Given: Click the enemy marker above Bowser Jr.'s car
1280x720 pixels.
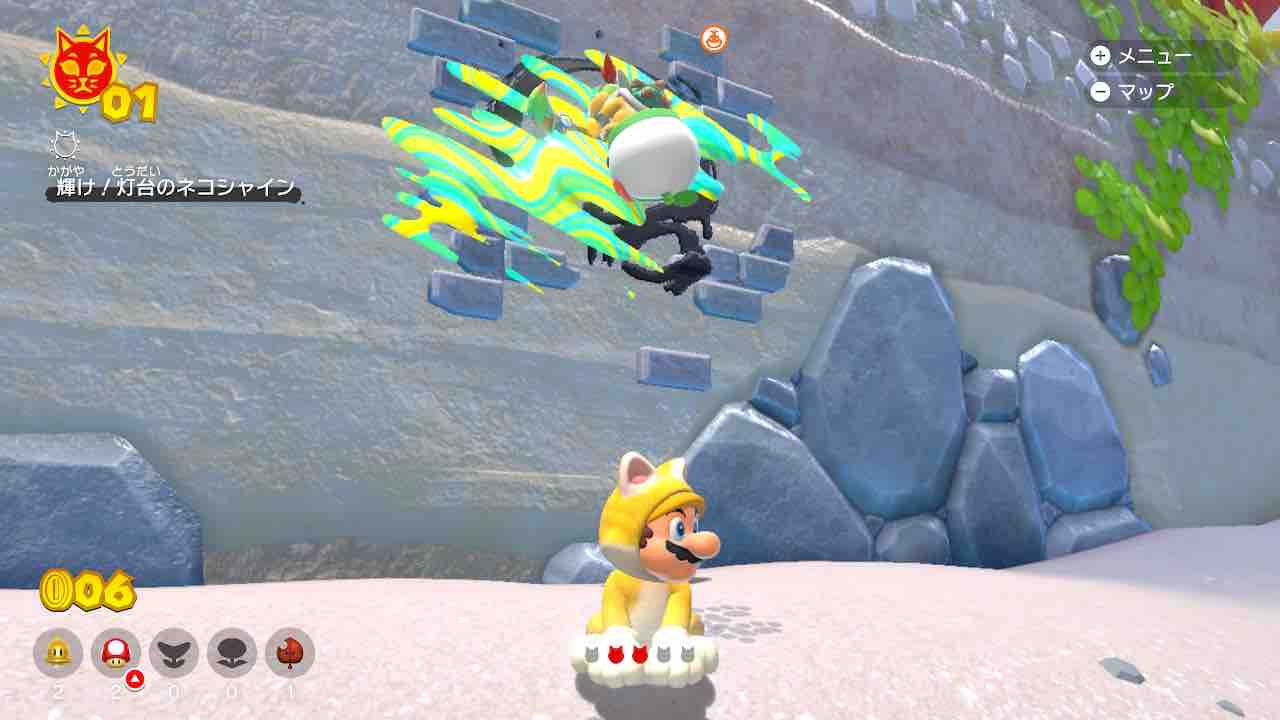Looking at the screenshot, I should [x=713, y=38].
